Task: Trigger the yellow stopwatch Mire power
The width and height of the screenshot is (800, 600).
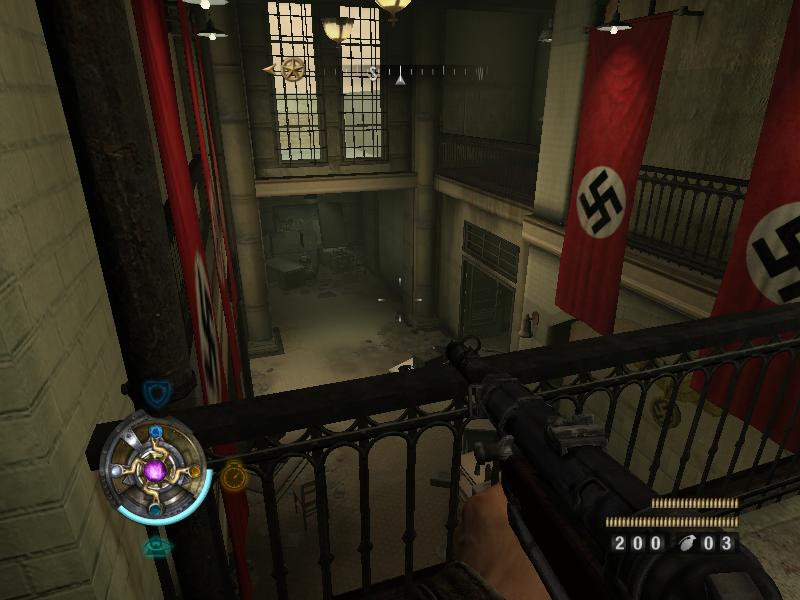Action: [x=233, y=473]
